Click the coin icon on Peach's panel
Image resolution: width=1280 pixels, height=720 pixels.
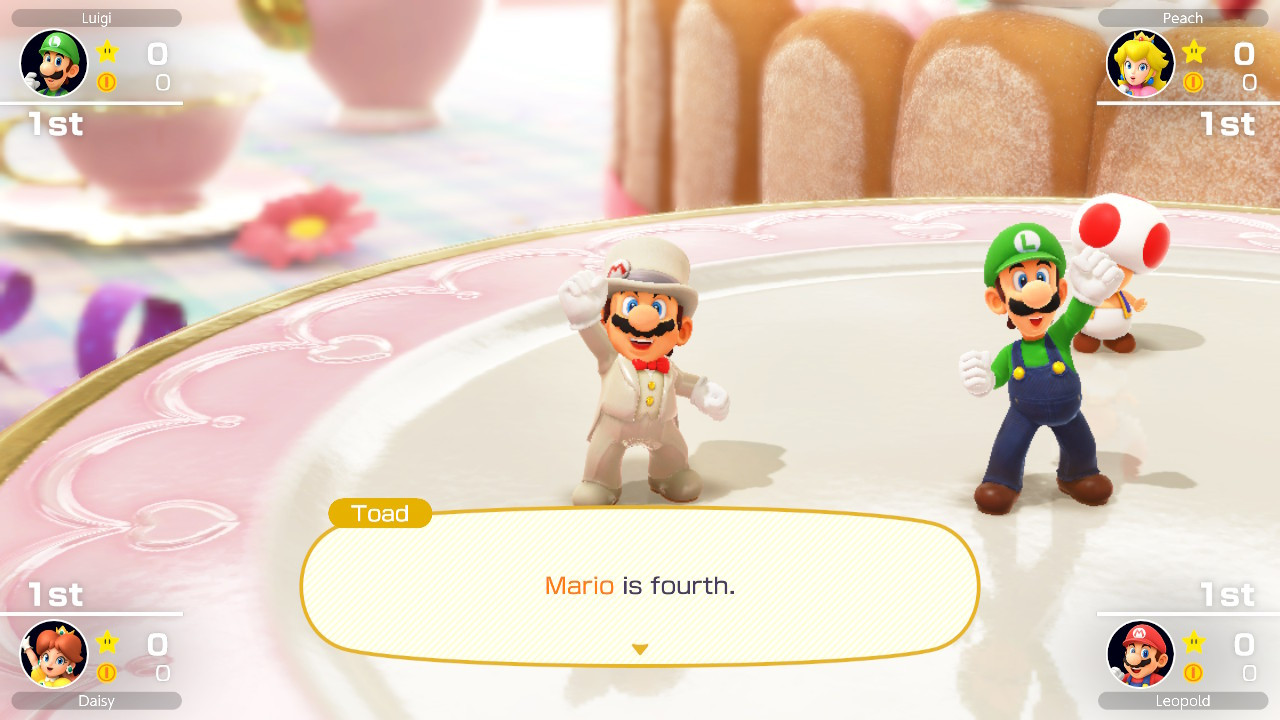click(x=1191, y=83)
